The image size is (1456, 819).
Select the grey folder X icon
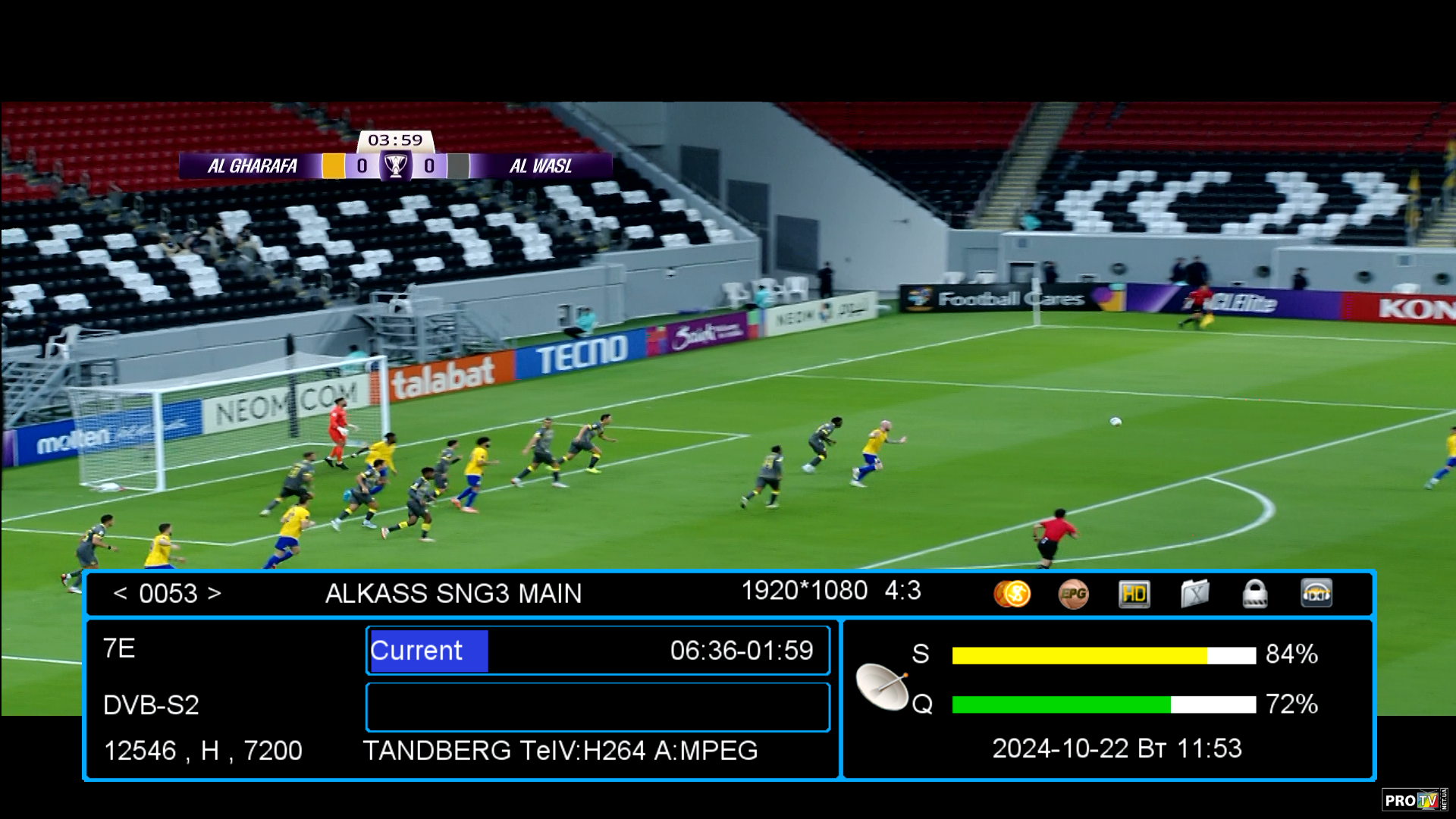pyautogui.click(x=1194, y=594)
